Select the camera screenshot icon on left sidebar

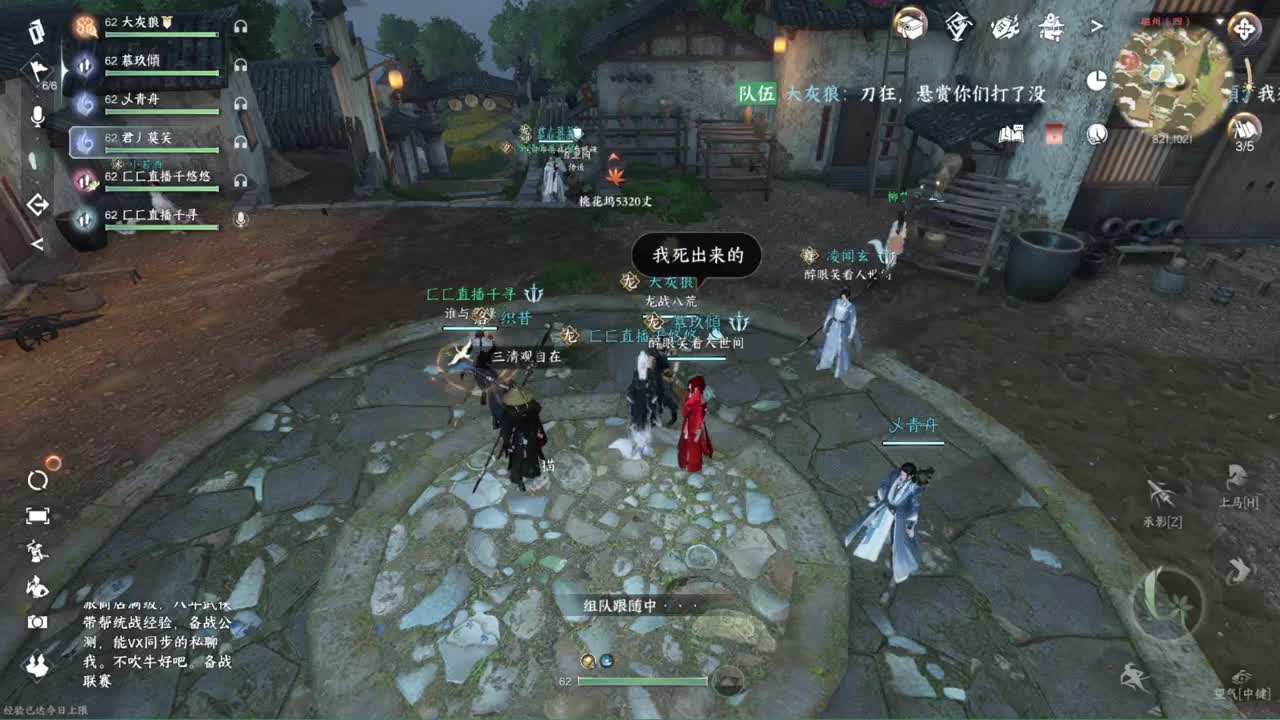(x=35, y=621)
